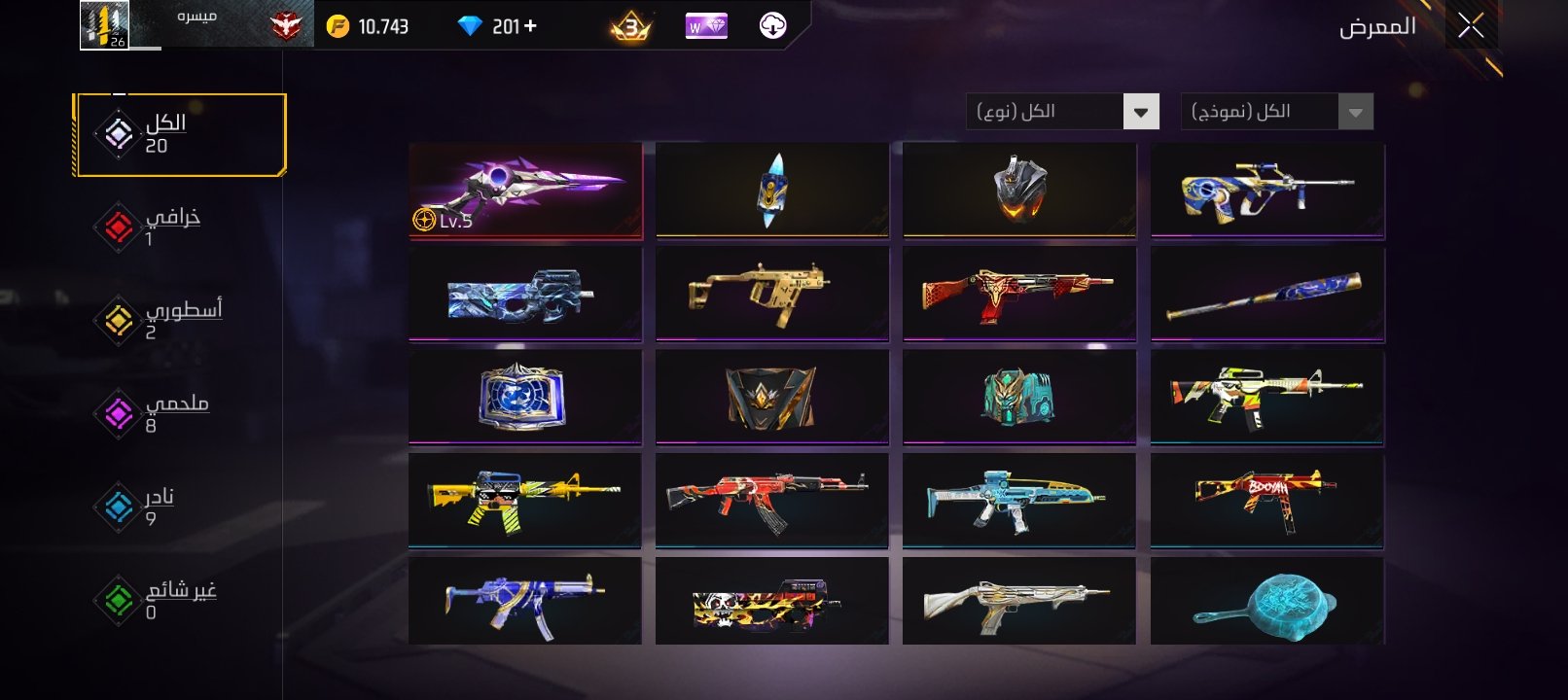Image resolution: width=1568 pixels, height=700 pixels.
Task: Close the gallery with the X button
Action: click(x=1471, y=25)
